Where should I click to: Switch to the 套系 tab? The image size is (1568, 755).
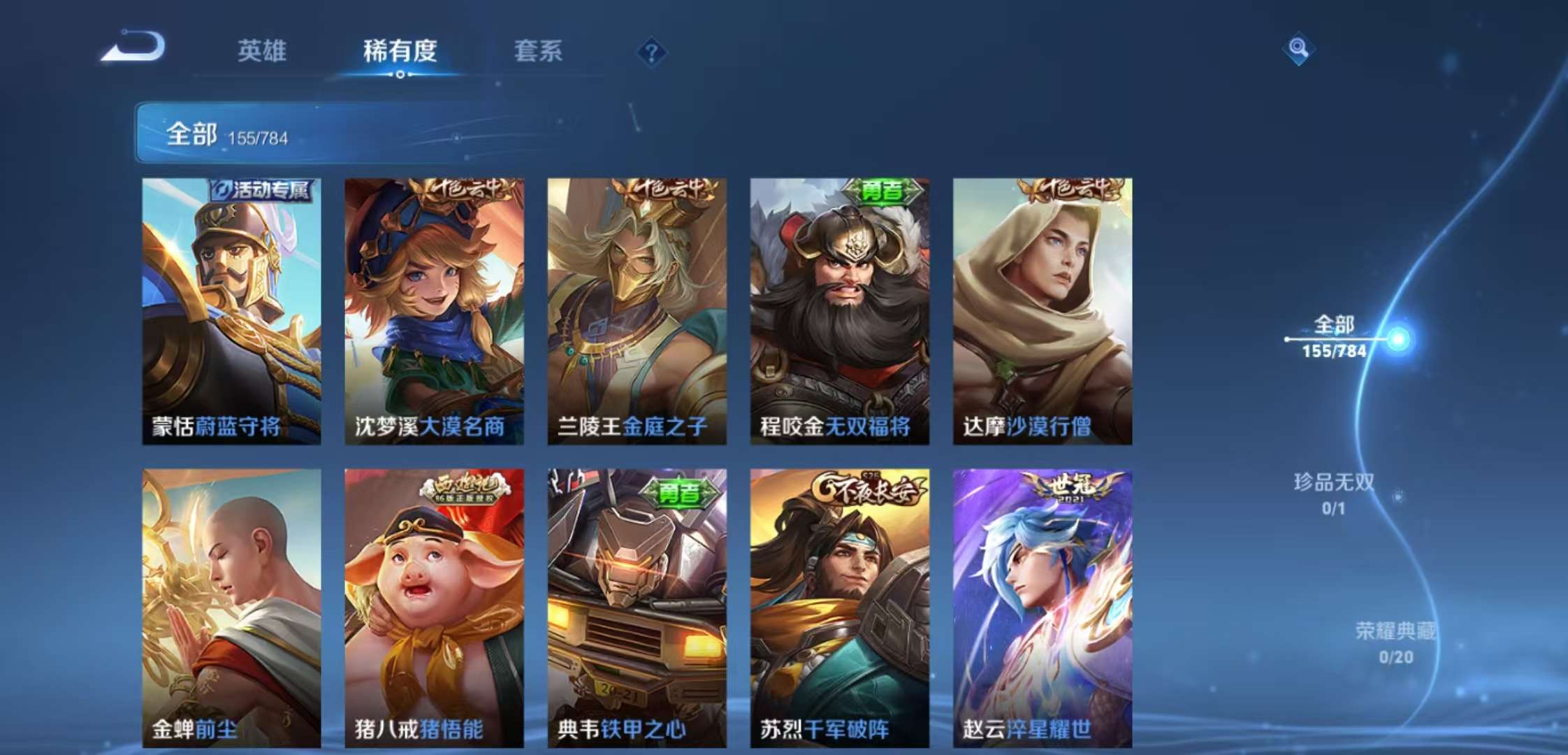pyautogui.click(x=538, y=51)
